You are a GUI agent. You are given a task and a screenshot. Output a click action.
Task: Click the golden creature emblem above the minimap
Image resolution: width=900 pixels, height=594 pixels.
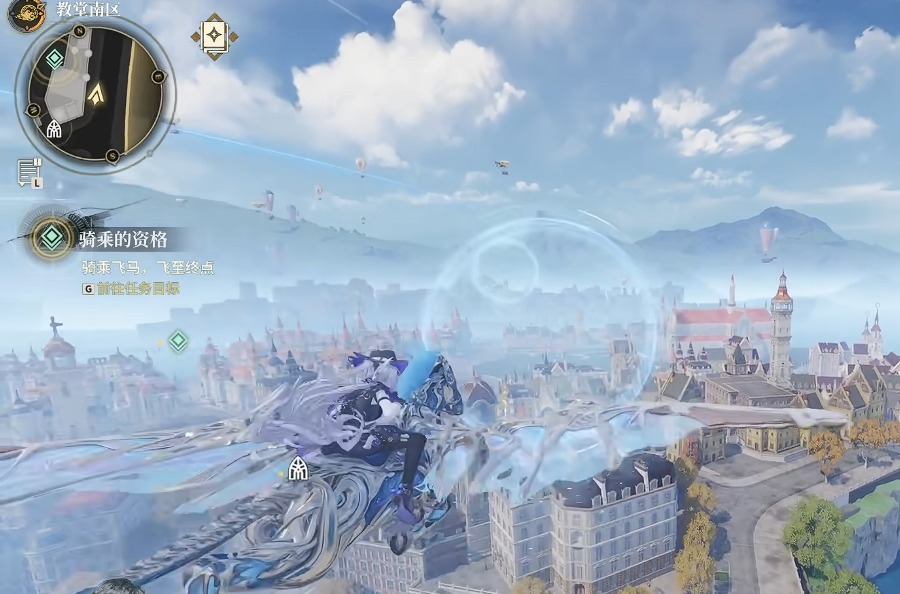click(27, 12)
